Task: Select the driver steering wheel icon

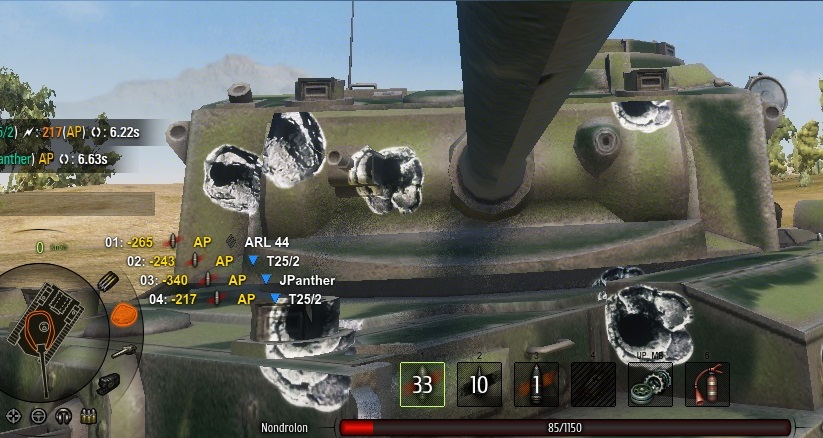Action: coord(39,415)
